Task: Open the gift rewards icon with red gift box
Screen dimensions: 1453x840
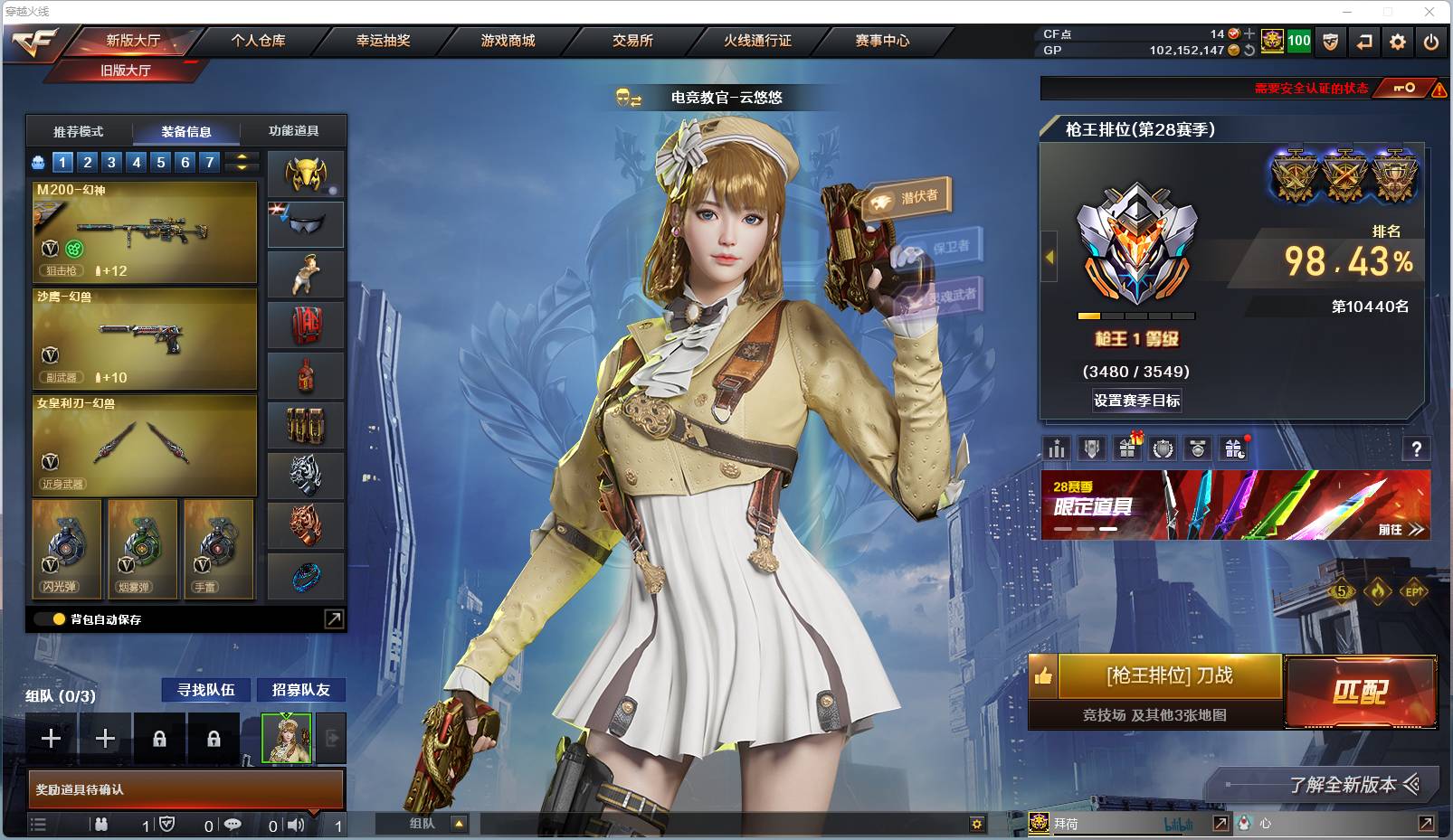Action: click(x=1126, y=447)
